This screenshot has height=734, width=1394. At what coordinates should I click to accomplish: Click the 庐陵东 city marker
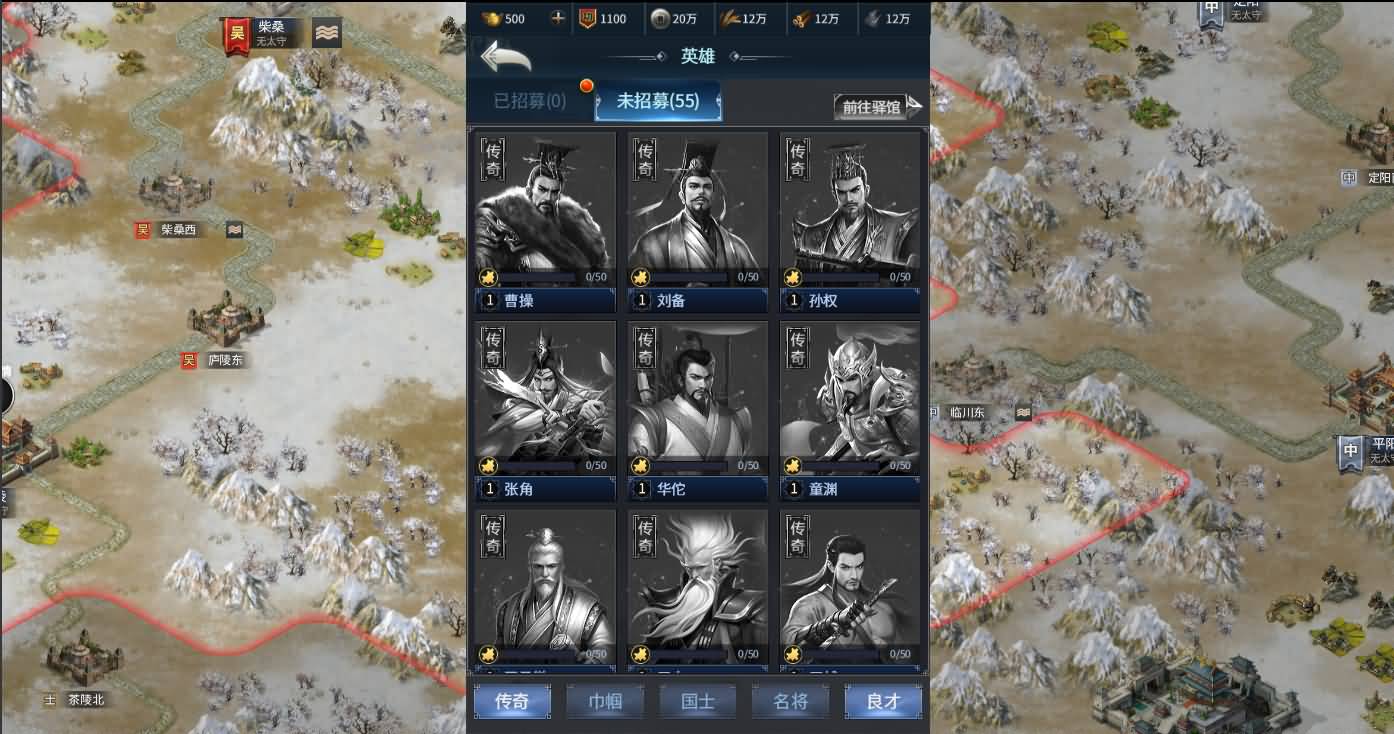224,360
